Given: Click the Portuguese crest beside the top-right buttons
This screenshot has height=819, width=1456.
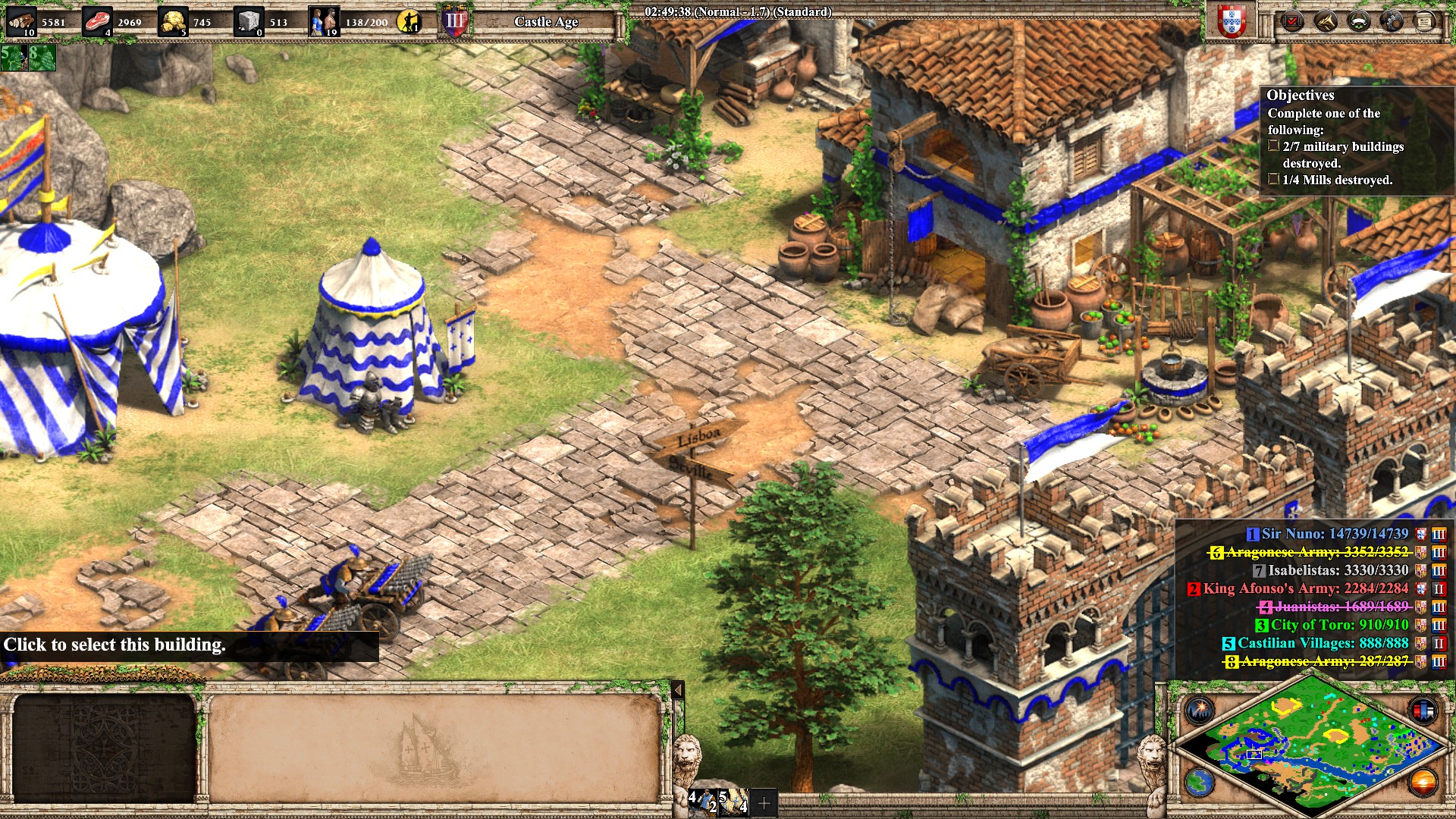Looking at the screenshot, I should pyautogui.click(x=1232, y=21).
